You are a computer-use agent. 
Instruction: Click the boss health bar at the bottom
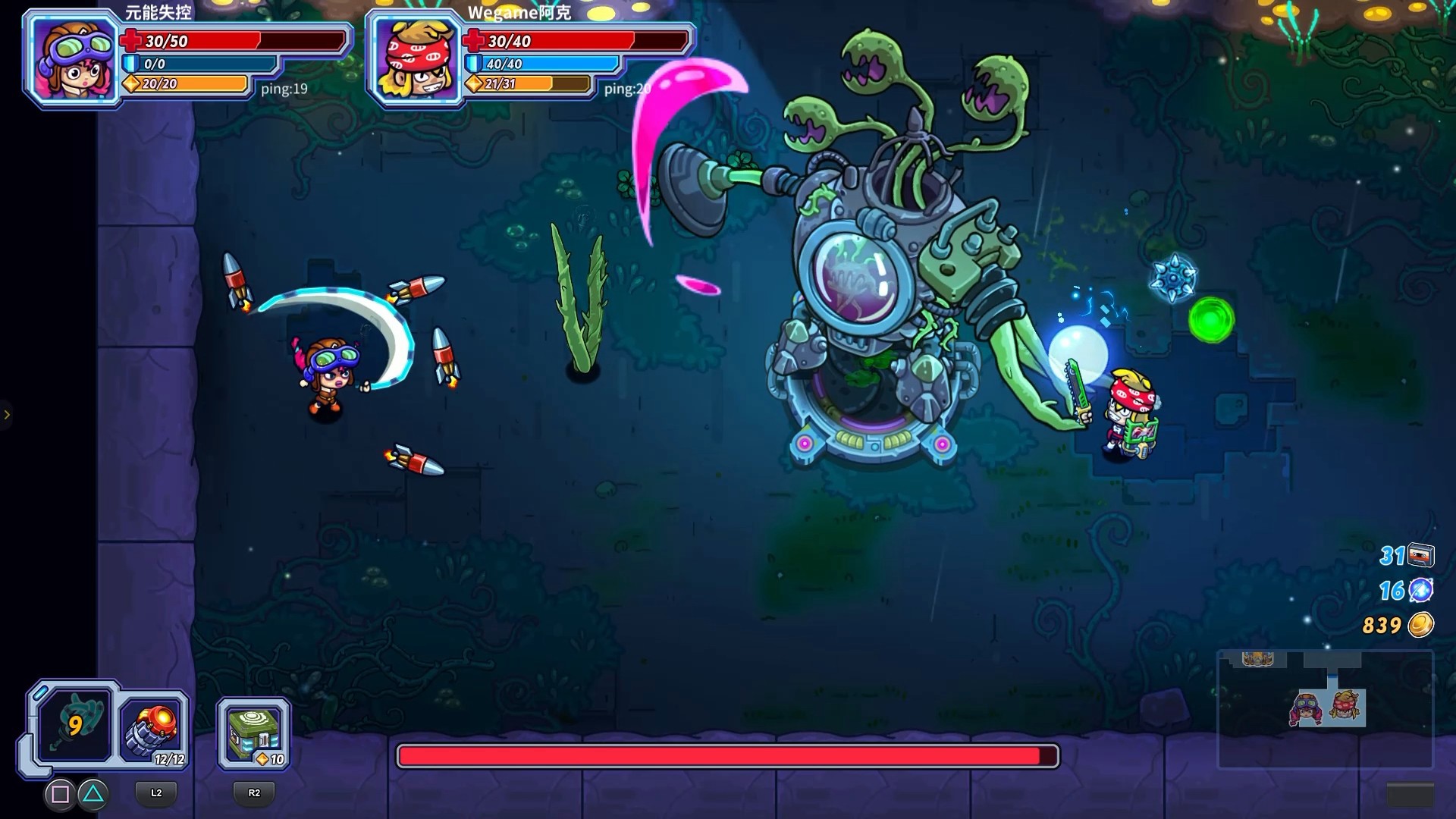(x=726, y=755)
